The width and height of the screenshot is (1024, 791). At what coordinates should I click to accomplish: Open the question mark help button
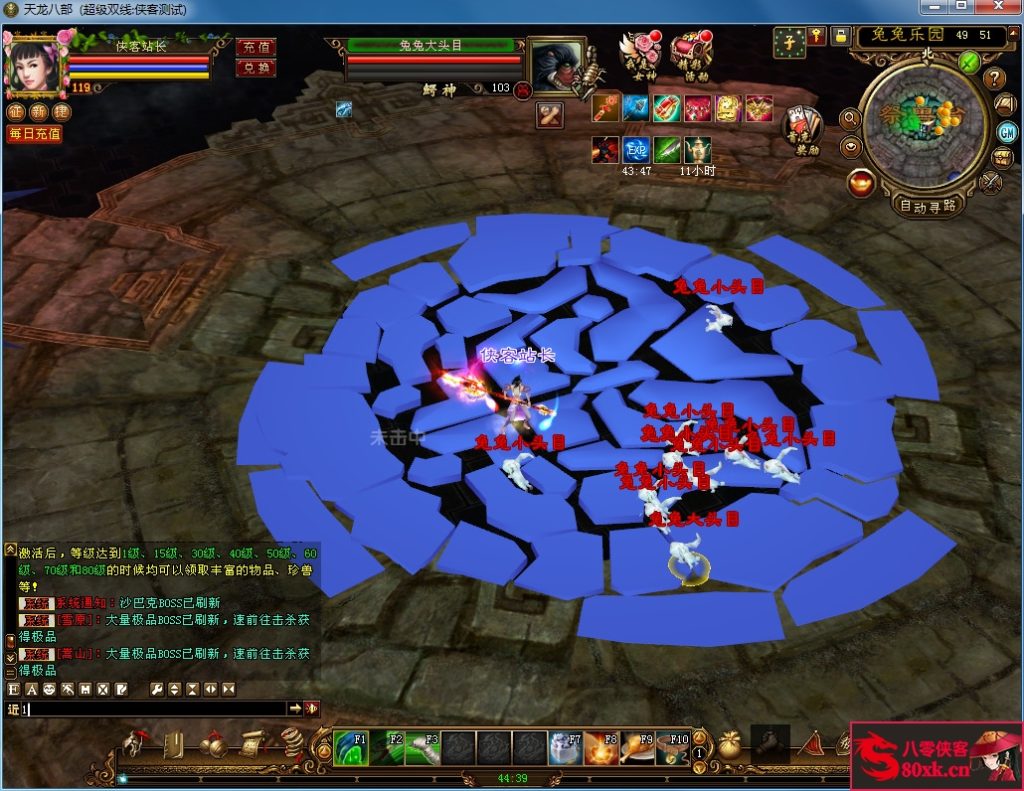[994, 78]
